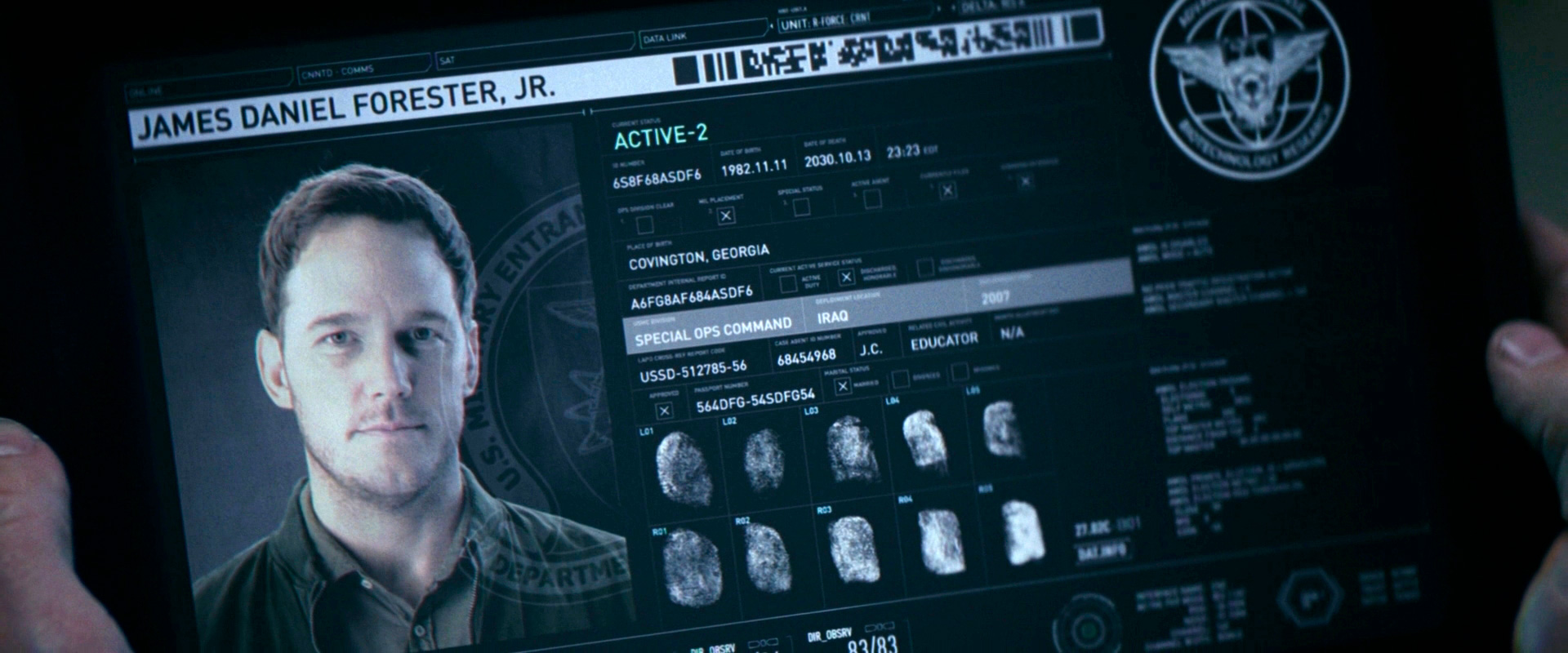The image size is (1568, 653).
Task: Check the Special Status box
Action: tap(801, 207)
